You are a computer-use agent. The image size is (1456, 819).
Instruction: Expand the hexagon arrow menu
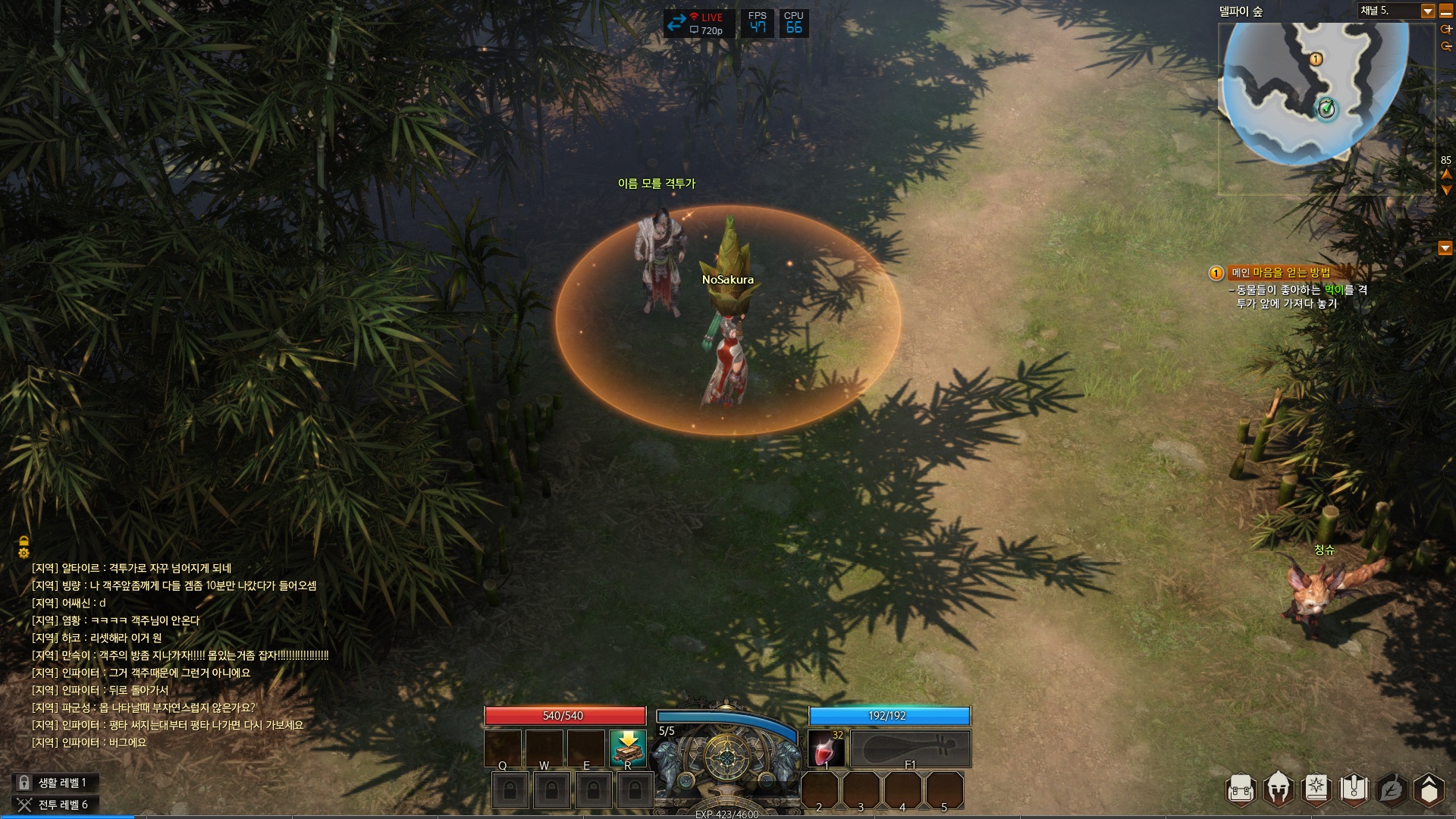tap(1429, 789)
